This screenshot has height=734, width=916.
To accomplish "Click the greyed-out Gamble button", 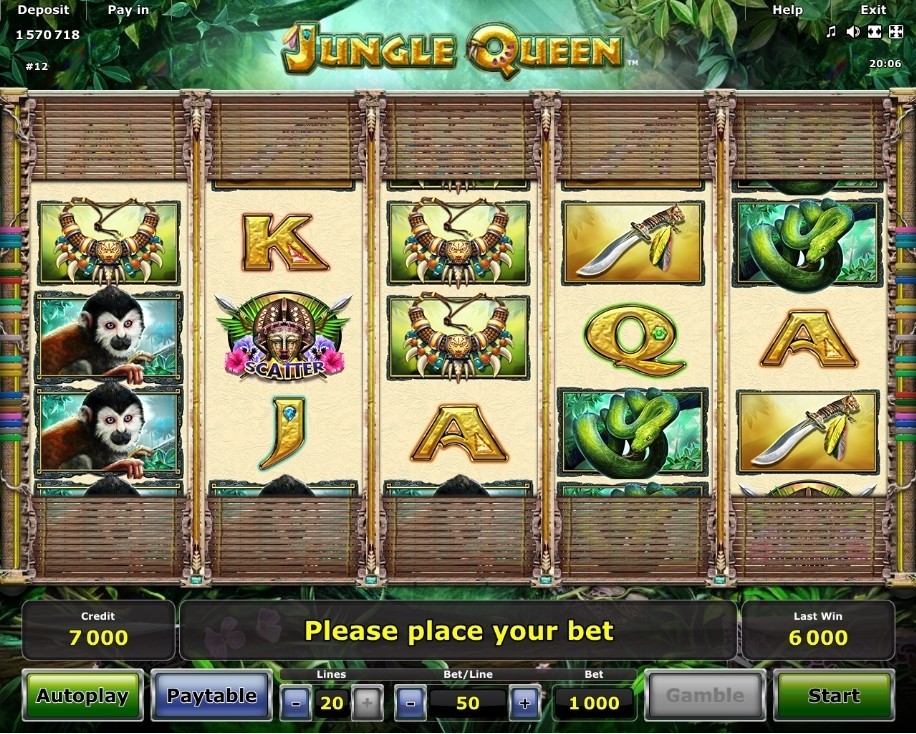I will (705, 695).
